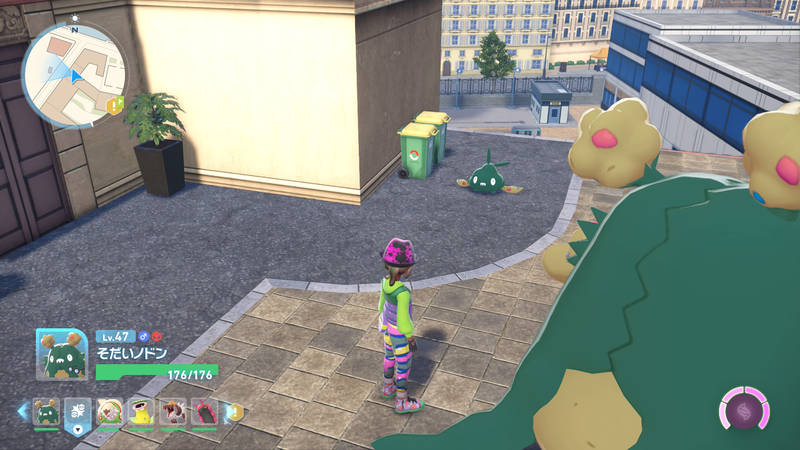Click the yellow exclamation badge beside the party bar
This screenshot has width=800, height=450.
pyautogui.click(x=234, y=411)
